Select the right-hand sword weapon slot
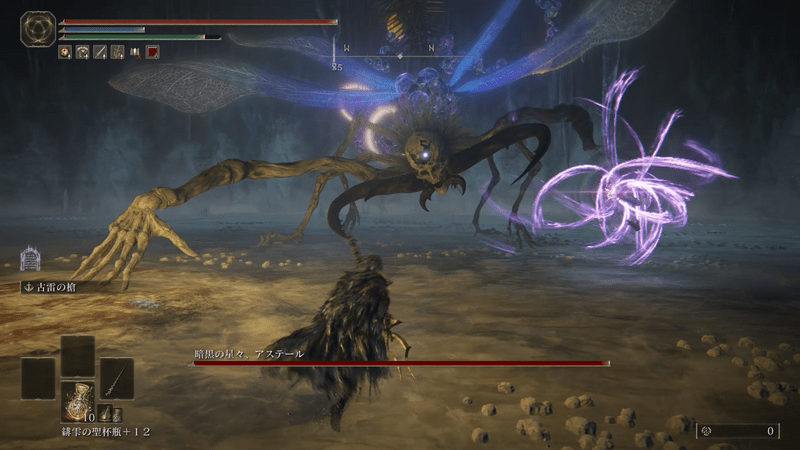800x450 pixels. coord(116,378)
